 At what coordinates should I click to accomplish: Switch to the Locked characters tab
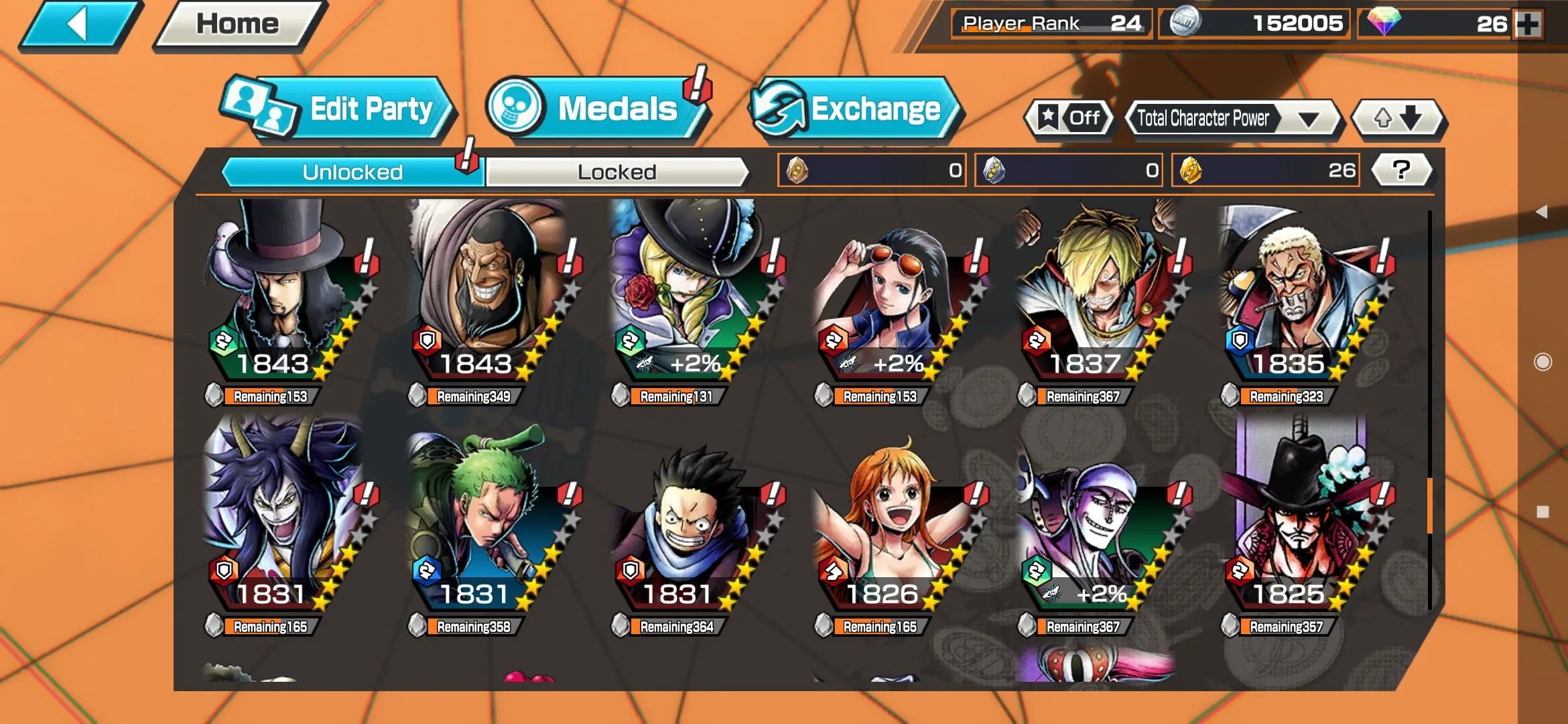click(616, 172)
